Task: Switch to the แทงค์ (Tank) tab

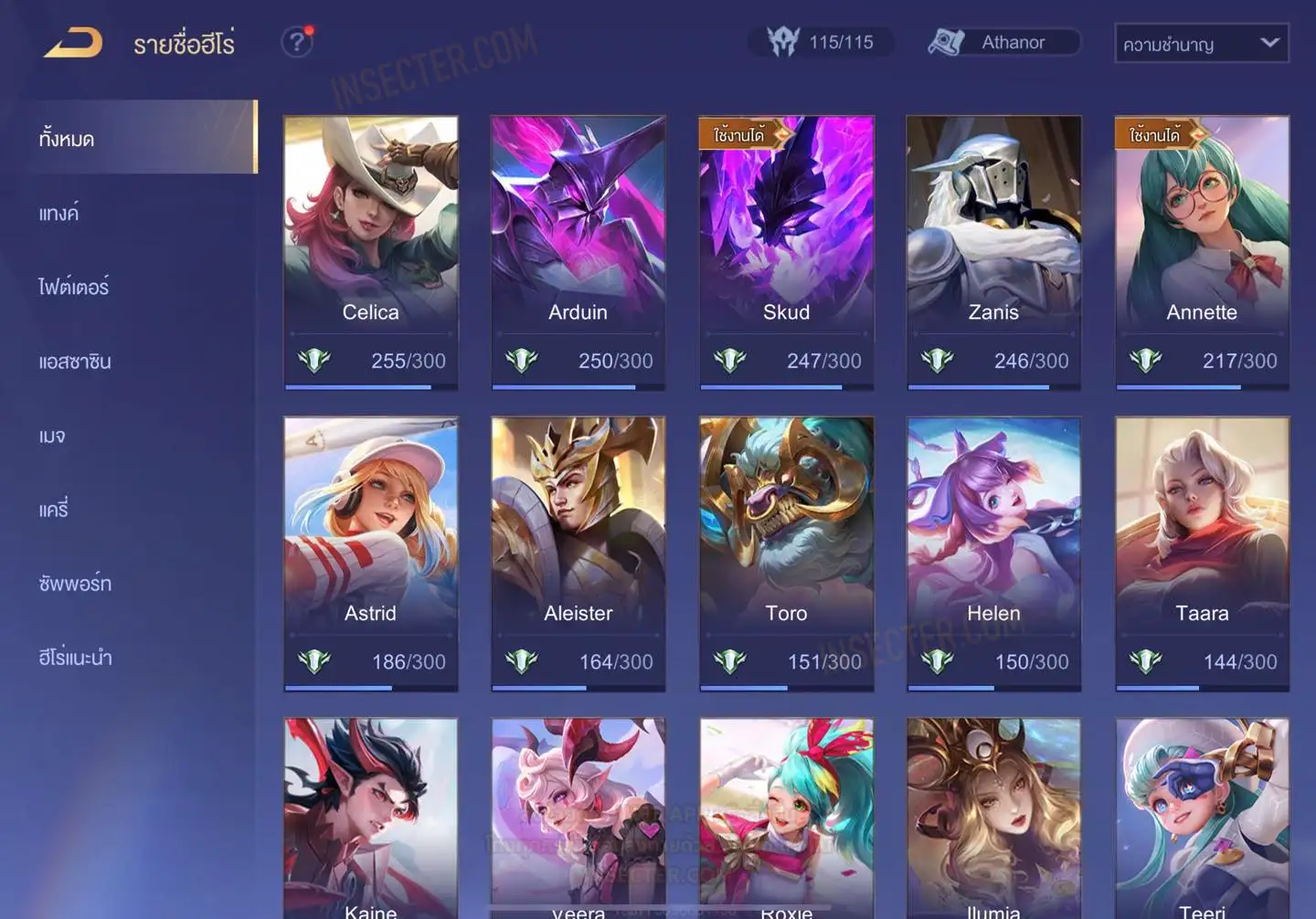Action: tap(59, 214)
